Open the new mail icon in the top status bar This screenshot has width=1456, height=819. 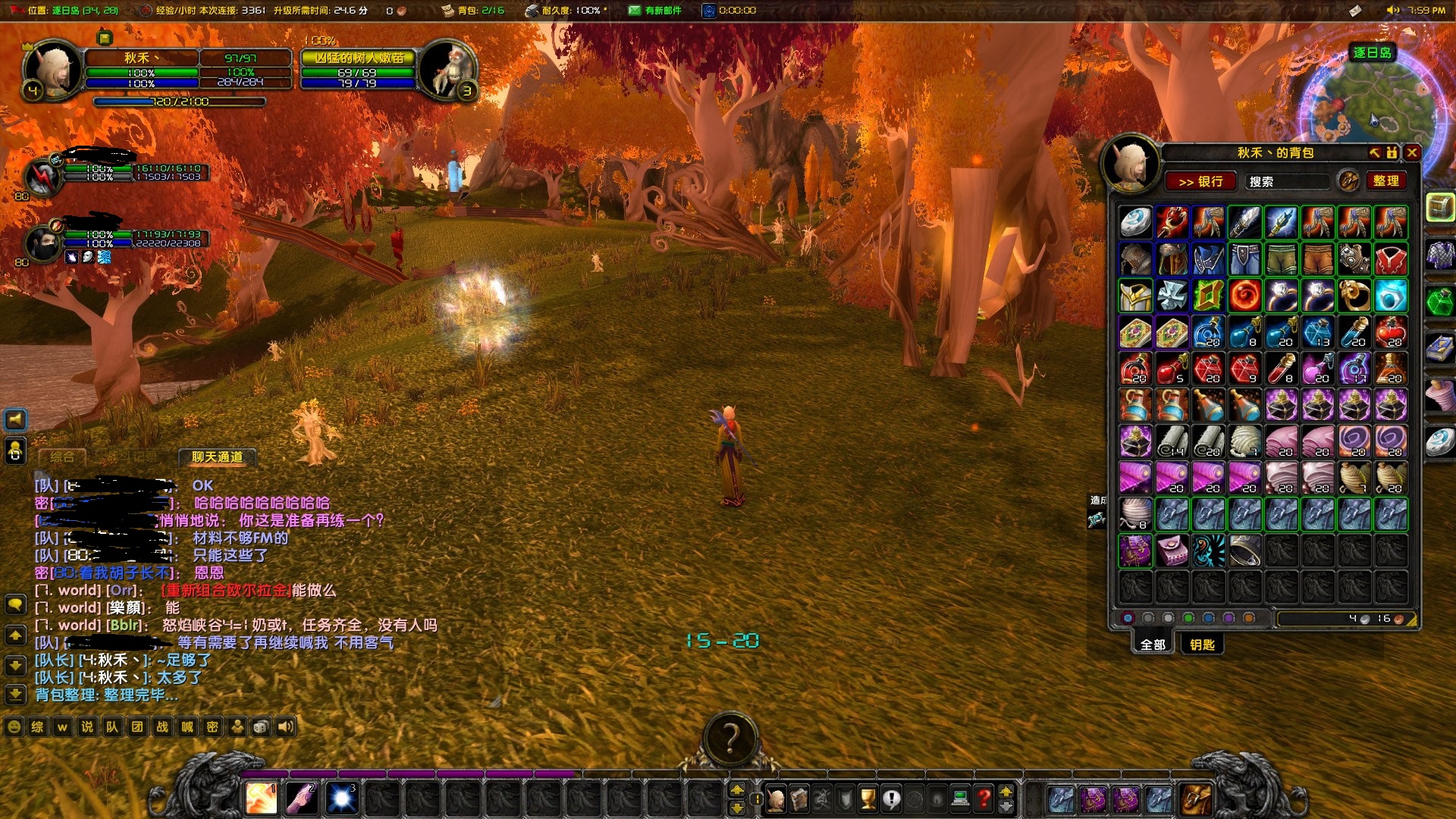[633, 11]
